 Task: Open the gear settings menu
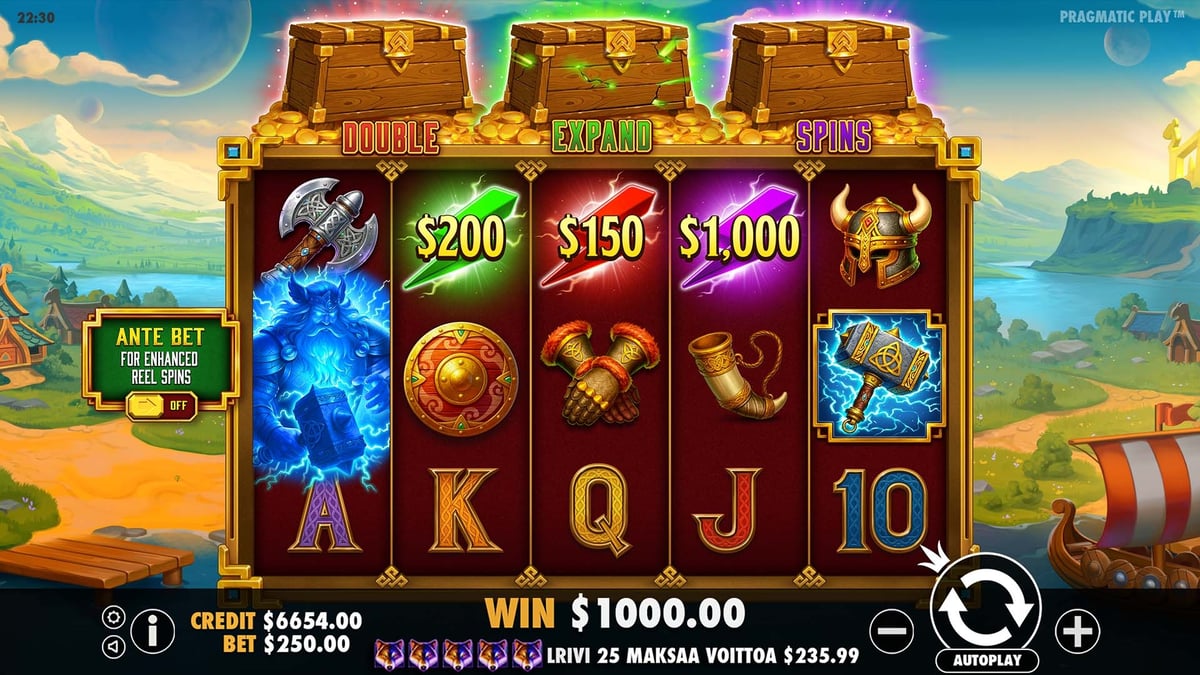coord(113,617)
